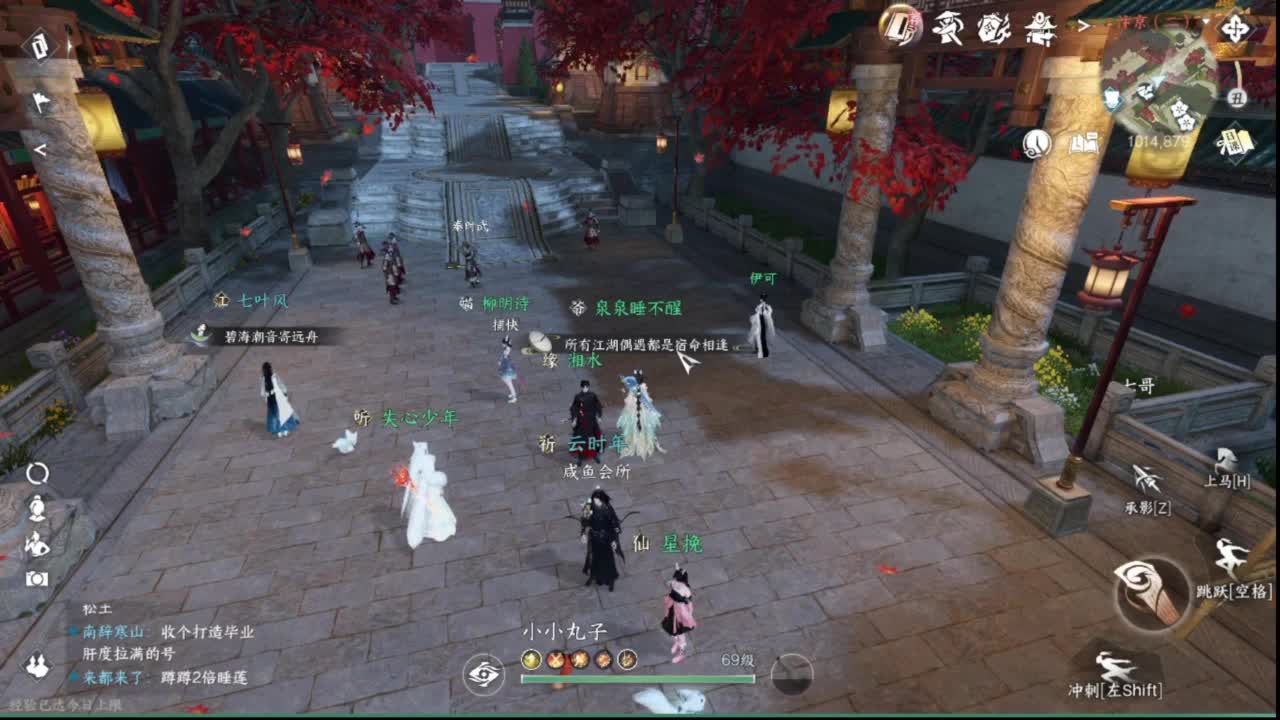The width and height of the screenshot is (1280, 720).
Task: Open the bag icon in the top-left corner
Action: (x=38, y=46)
